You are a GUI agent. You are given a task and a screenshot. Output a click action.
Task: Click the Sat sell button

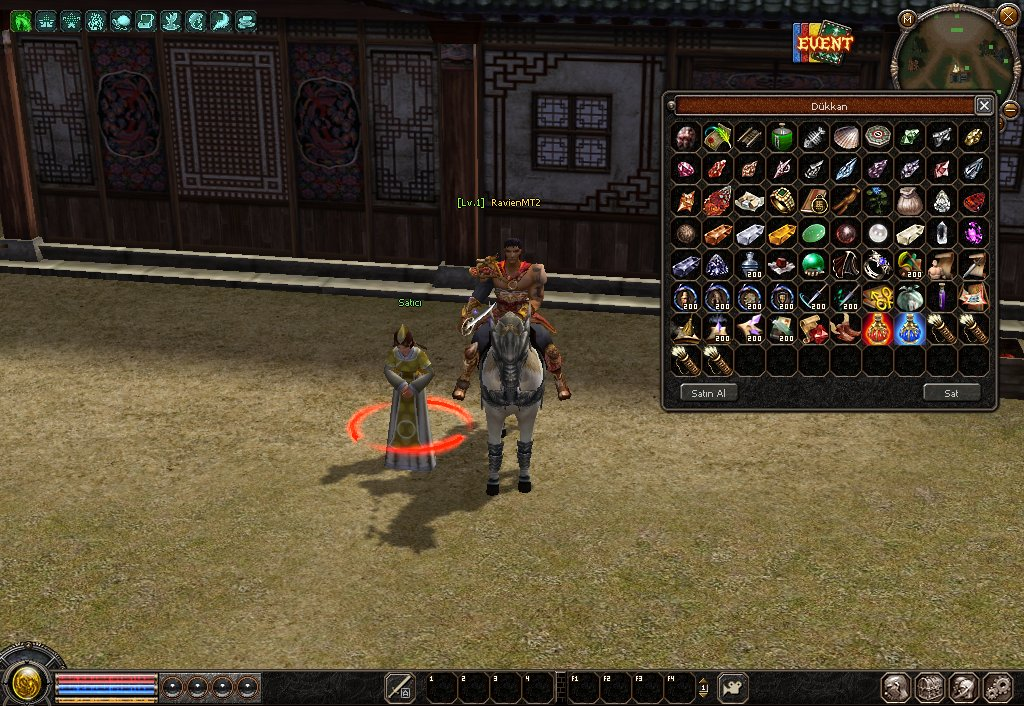tap(951, 393)
